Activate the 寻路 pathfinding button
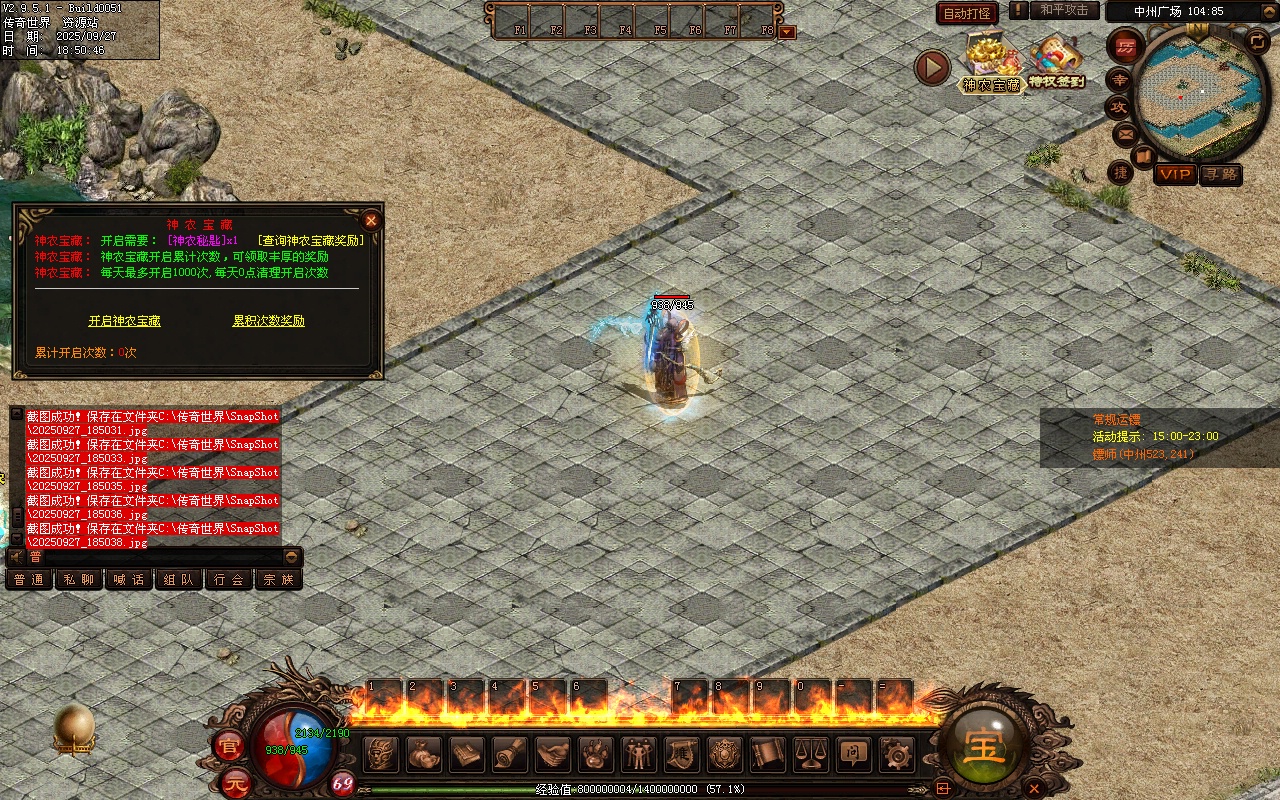 click(1220, 174)
